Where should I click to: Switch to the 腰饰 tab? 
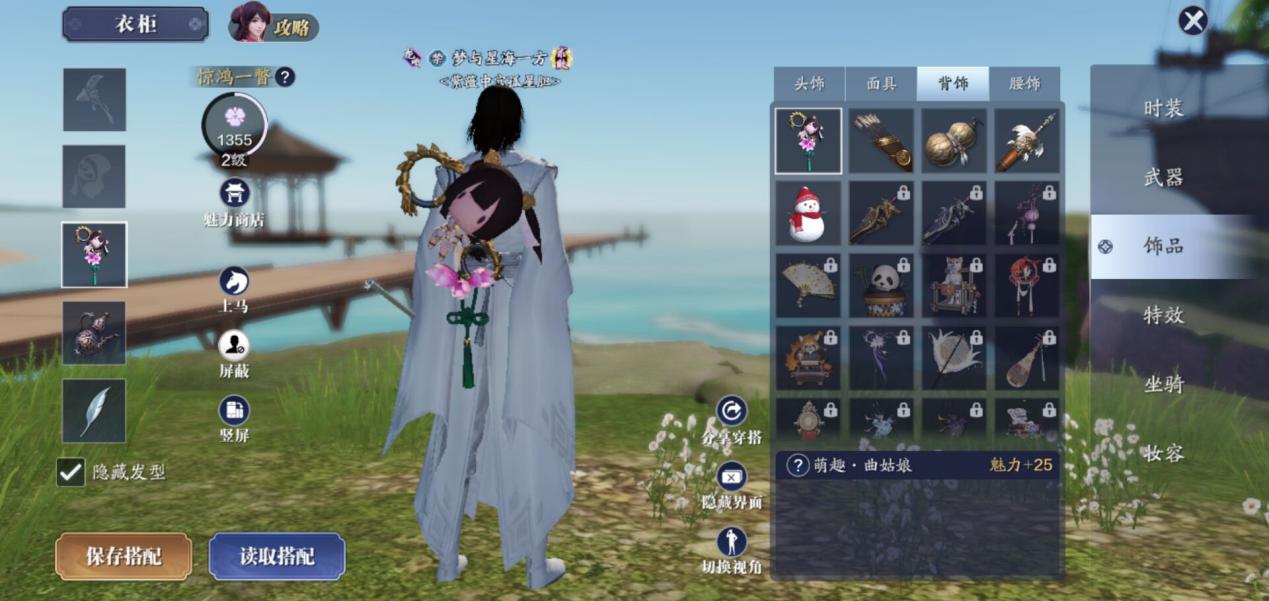[1025, 84]
